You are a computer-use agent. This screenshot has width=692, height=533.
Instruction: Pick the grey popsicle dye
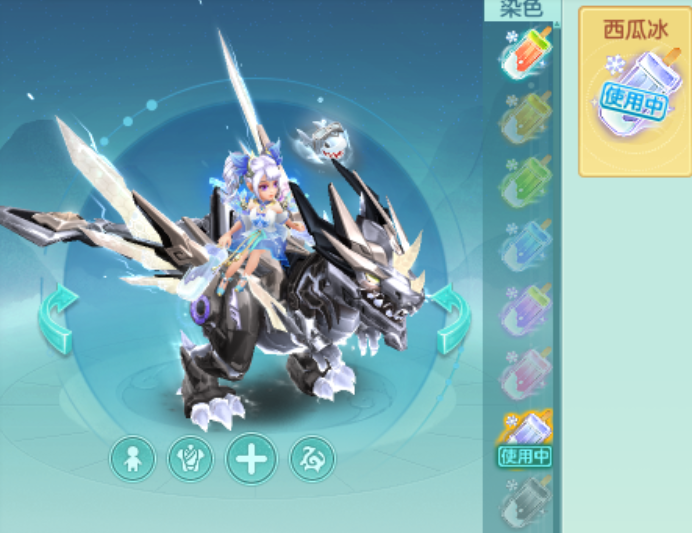pyautogui.click(x=525, y=499)
